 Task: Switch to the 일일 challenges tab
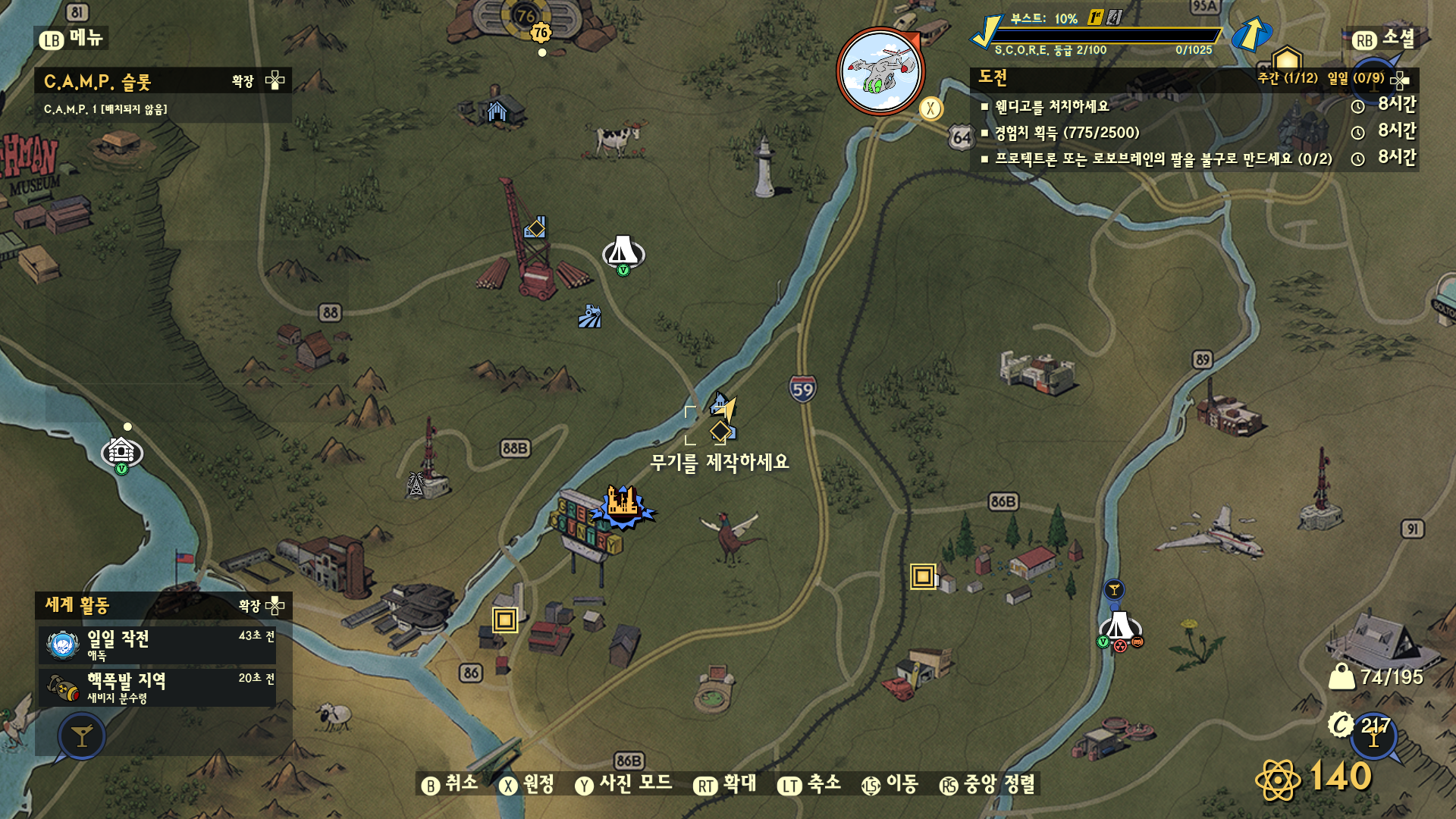(1355, 78)
